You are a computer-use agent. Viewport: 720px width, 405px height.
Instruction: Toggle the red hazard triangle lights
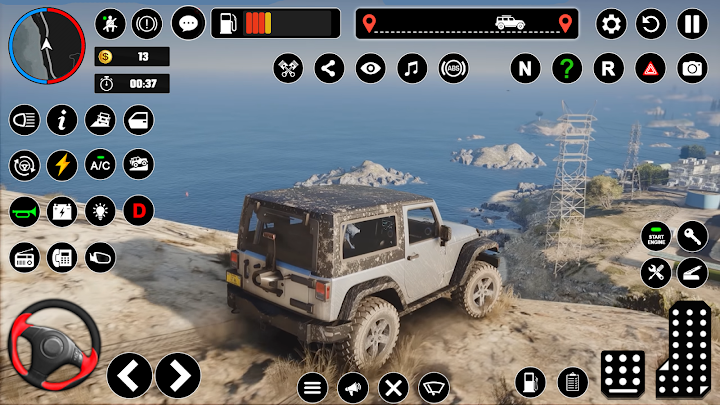point(650,68)
